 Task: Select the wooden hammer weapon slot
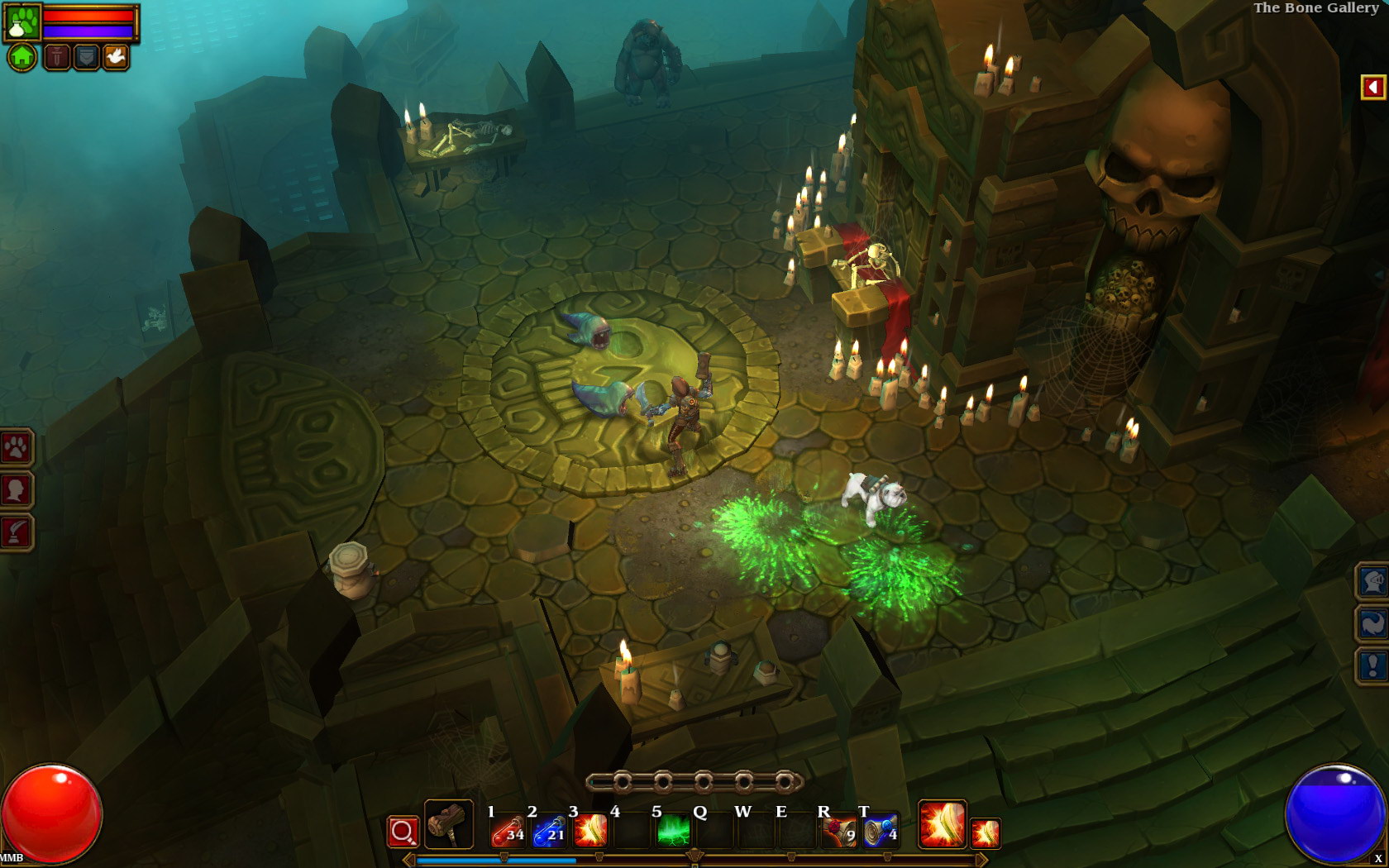(449, 824)
